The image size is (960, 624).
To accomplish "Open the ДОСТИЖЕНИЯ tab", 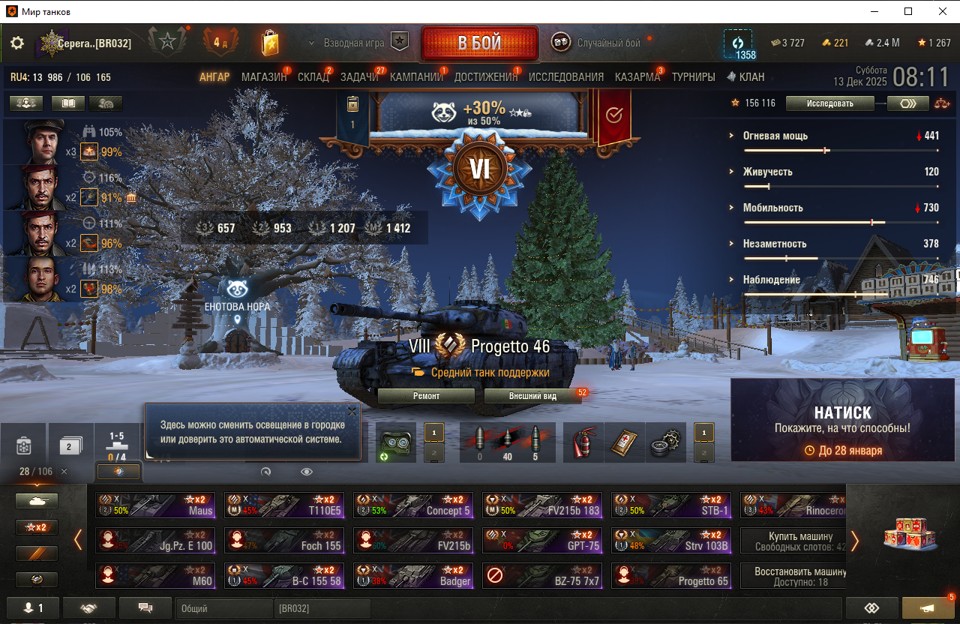I will click(x=486, y=77).
